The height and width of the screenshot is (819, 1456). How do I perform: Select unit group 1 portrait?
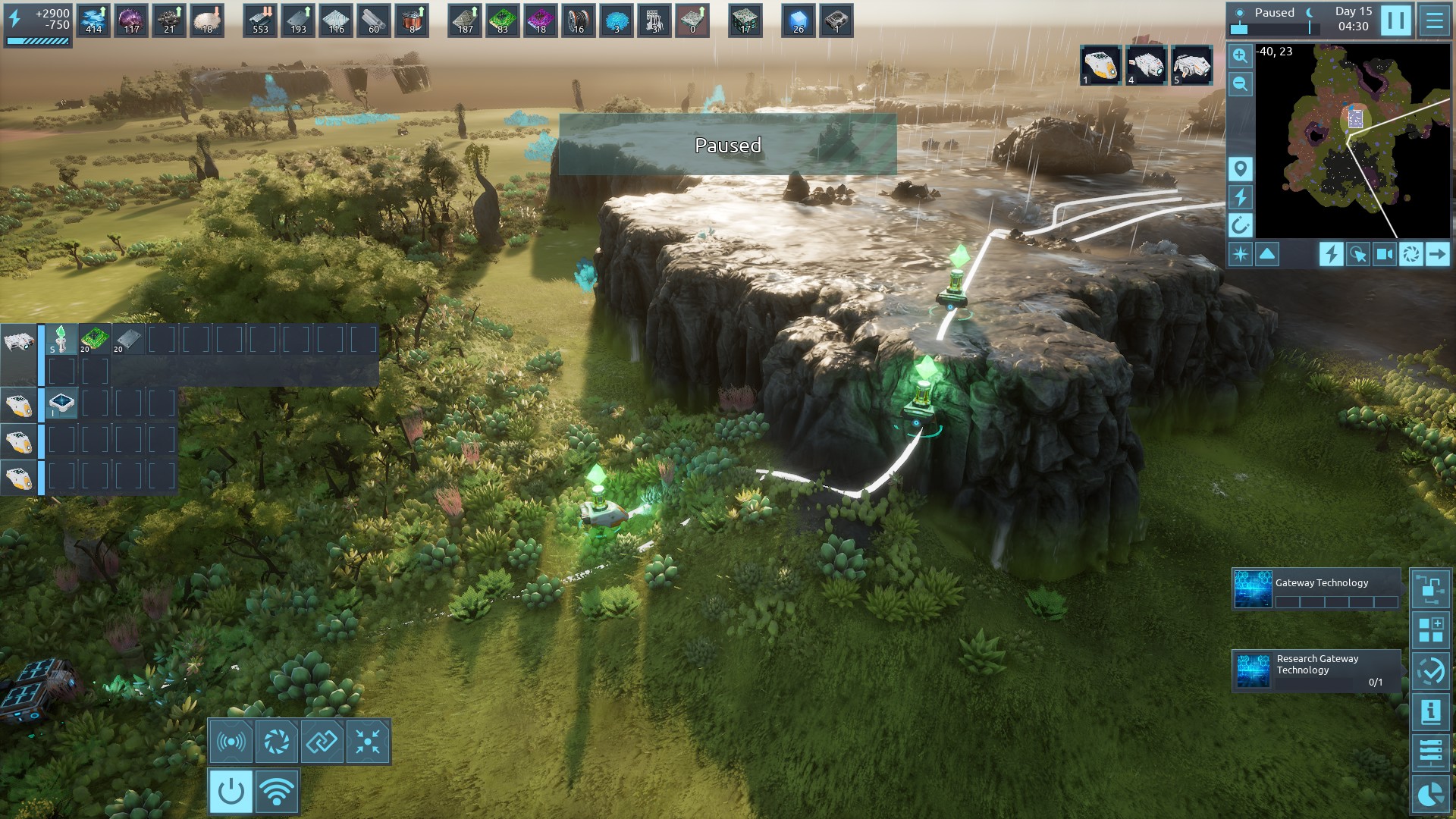pyautogui.click(x=1100, y=65)
